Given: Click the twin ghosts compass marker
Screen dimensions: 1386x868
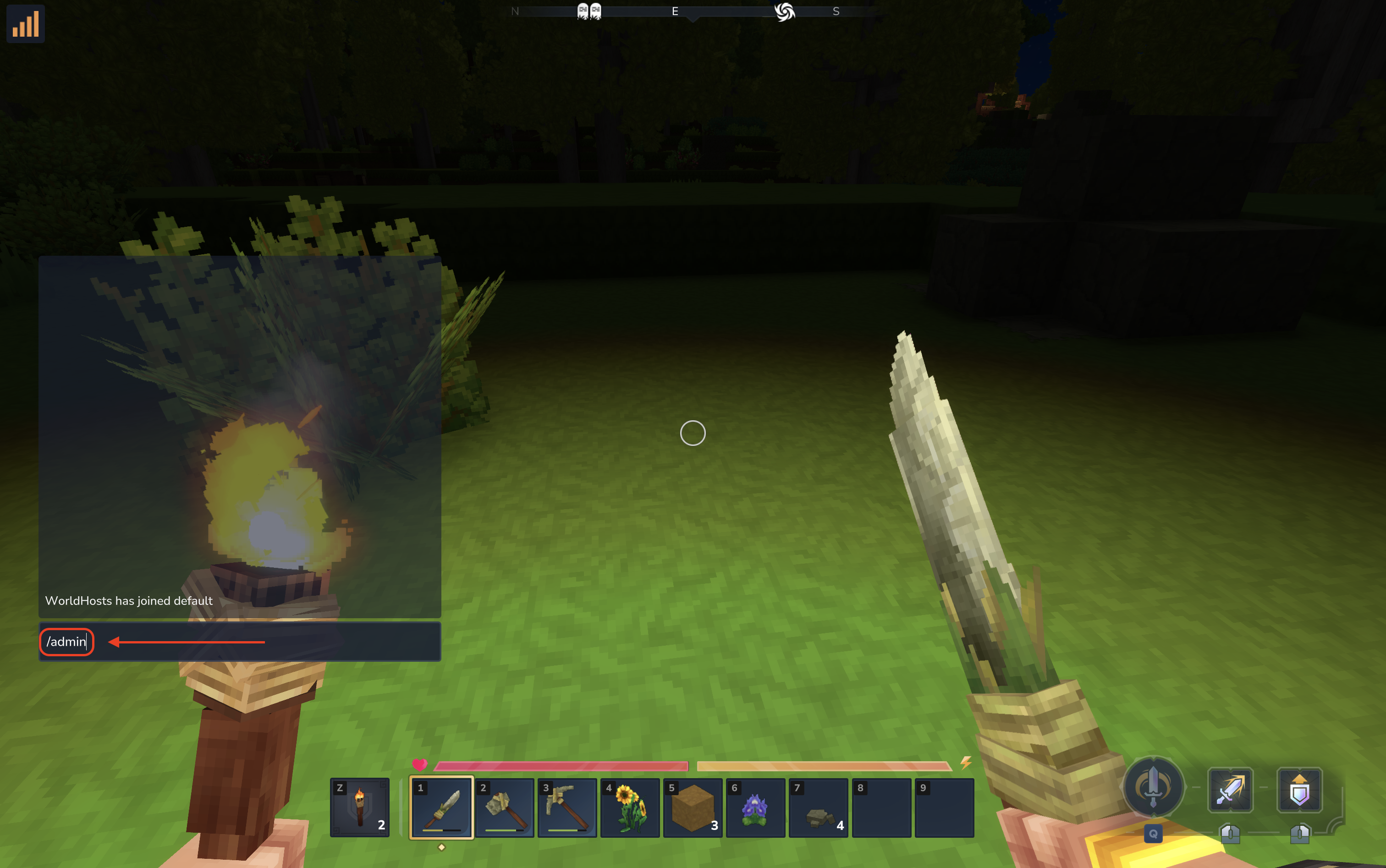Looking at the screenshot, I should coord(589,11).
